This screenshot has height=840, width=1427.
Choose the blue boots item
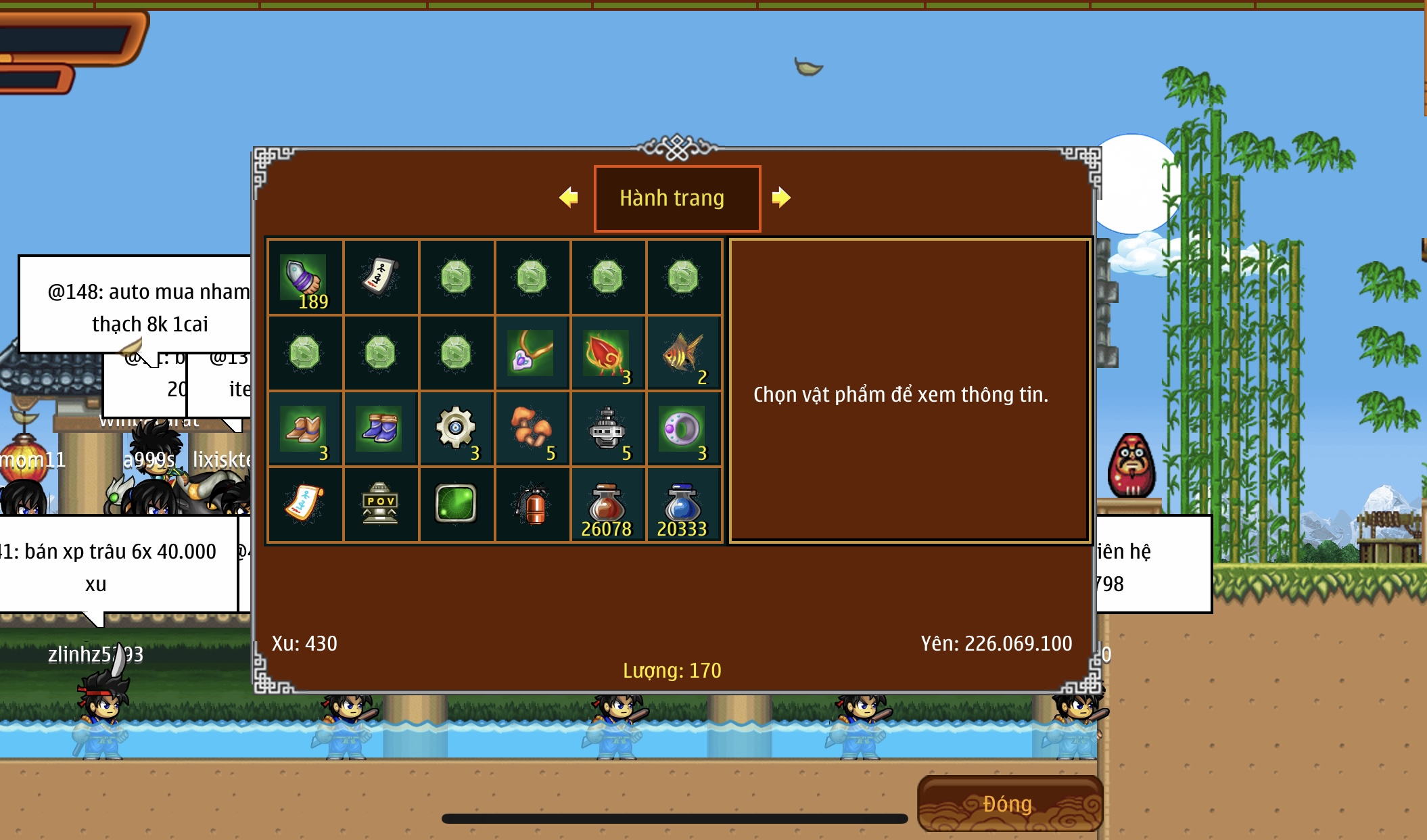(380, 429)
